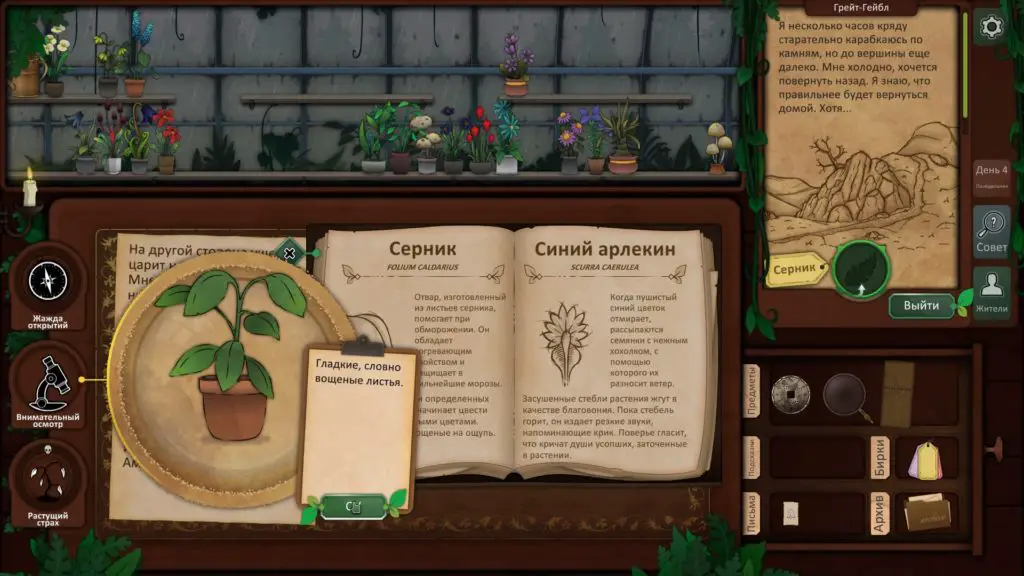
Task: Close the plant inspection view
Action: tap(290, 253)
